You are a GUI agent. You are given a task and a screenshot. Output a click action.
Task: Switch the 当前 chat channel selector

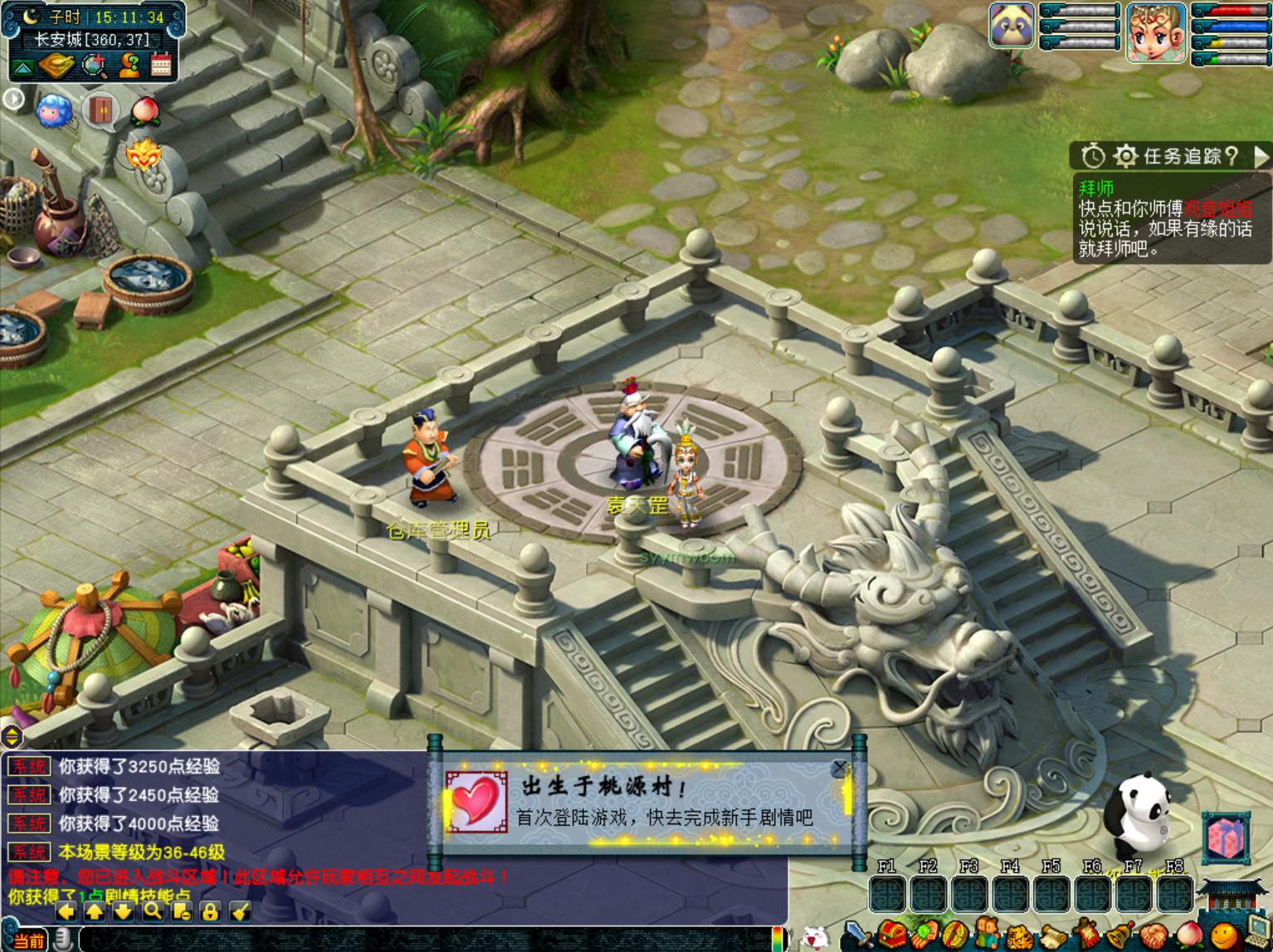pos(28,940)
